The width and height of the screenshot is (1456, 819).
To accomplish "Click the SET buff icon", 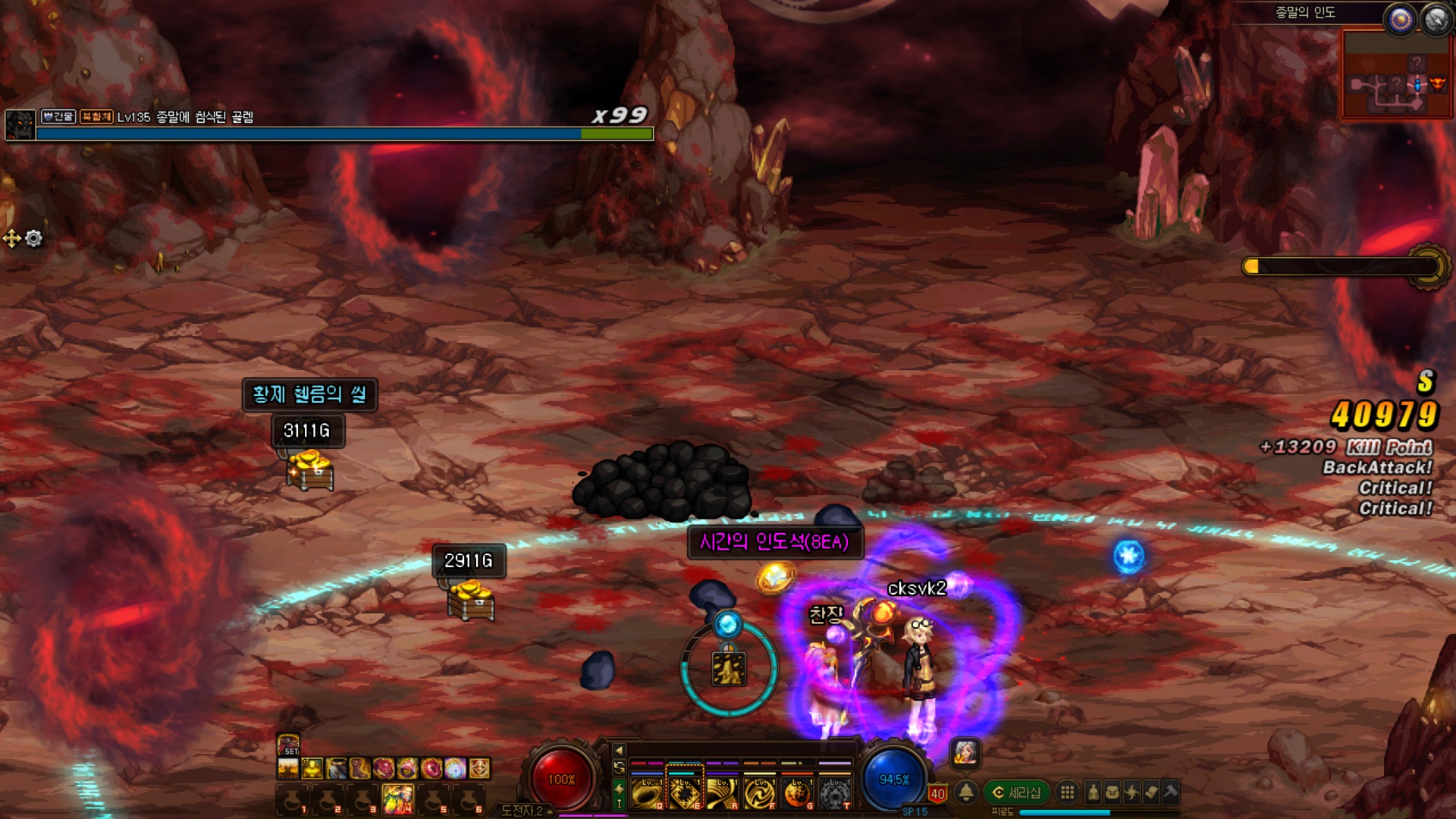I will pyautogui.click(x=288, y=745).
